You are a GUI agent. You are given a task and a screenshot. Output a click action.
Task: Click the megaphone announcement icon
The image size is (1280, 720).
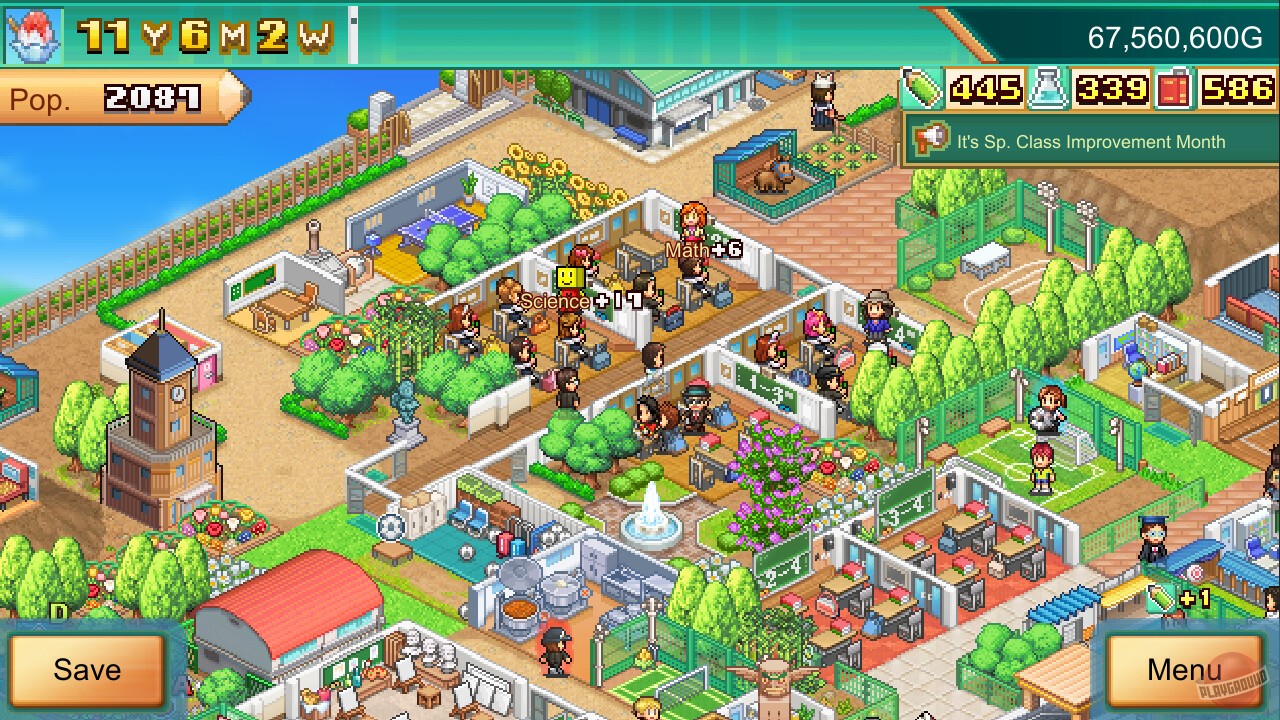(928, 140)
